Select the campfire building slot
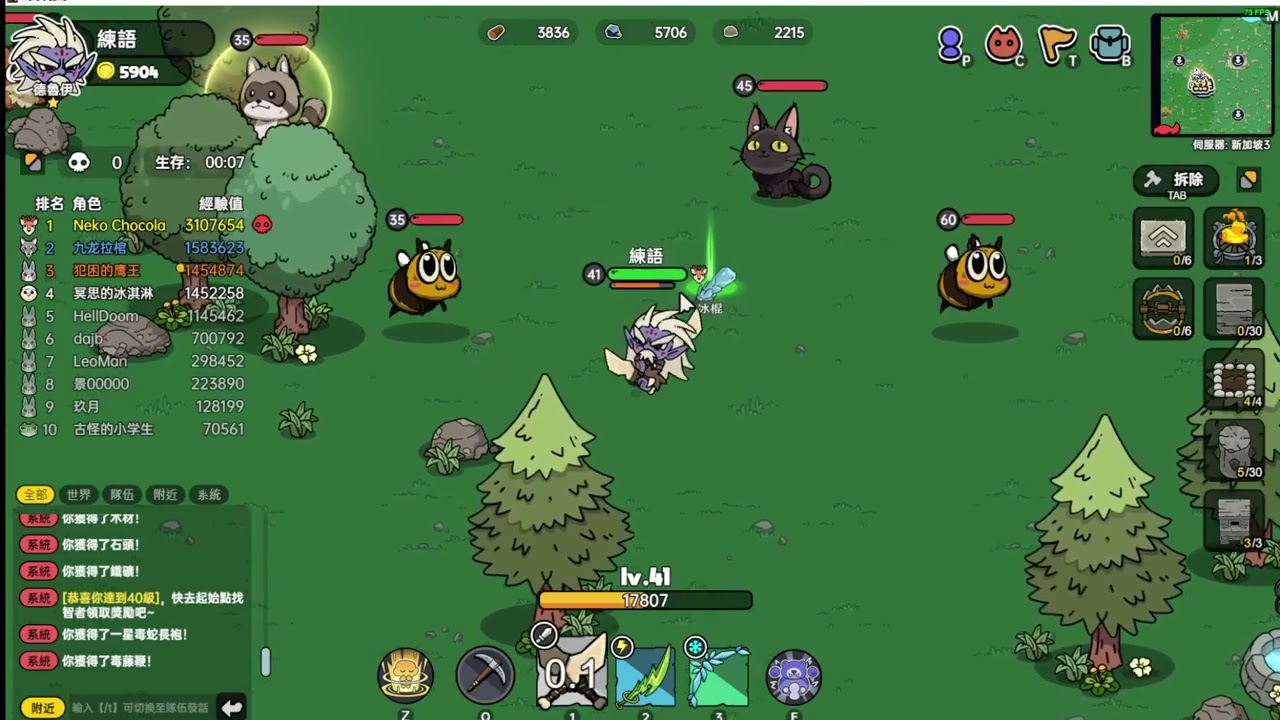The width and height of the screenshot is (1280, 720). pyautogui.click(x=1235, y=237)
